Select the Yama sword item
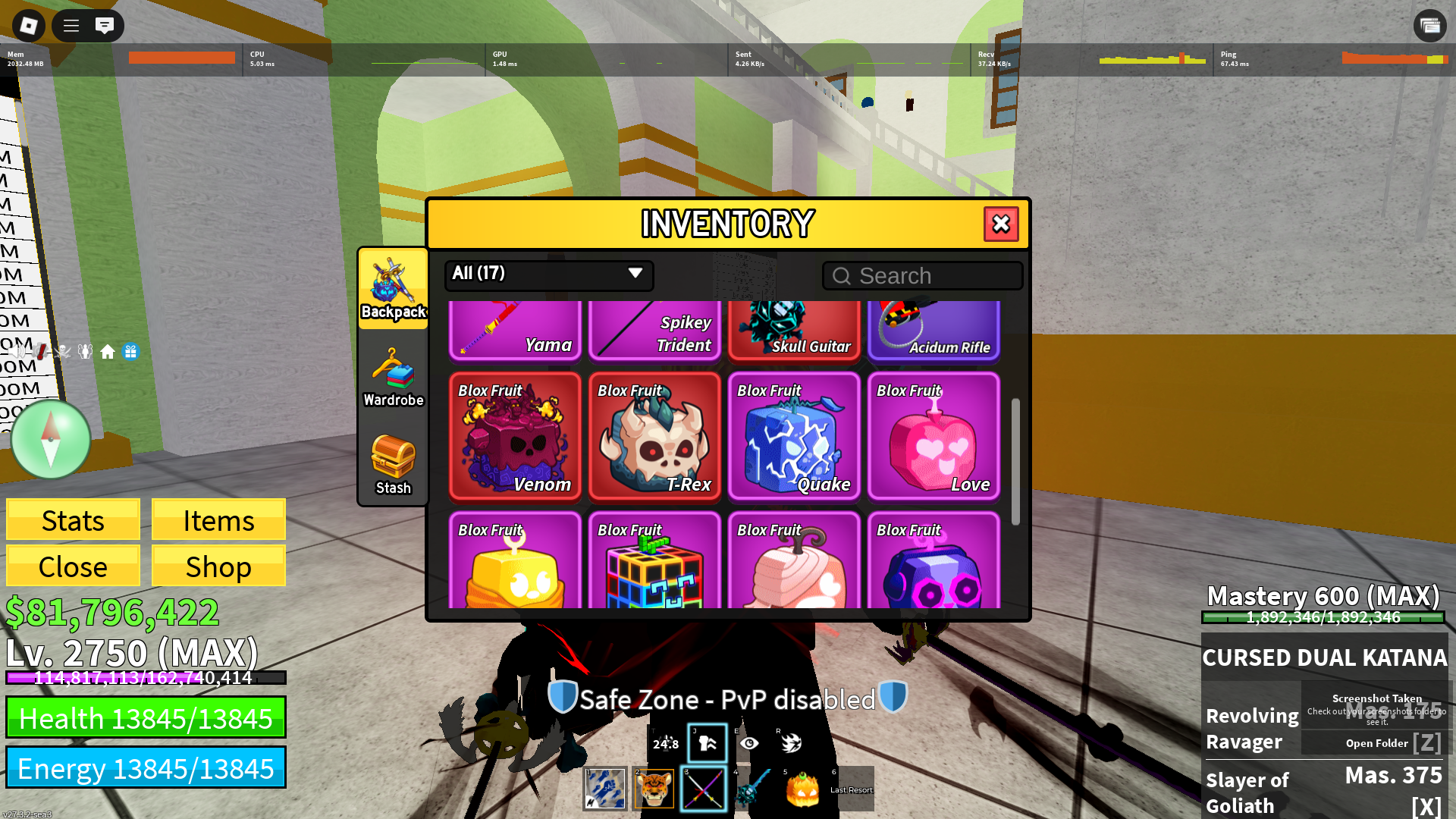This screenshot has height=819, width=1456. [x=515, y=331]
